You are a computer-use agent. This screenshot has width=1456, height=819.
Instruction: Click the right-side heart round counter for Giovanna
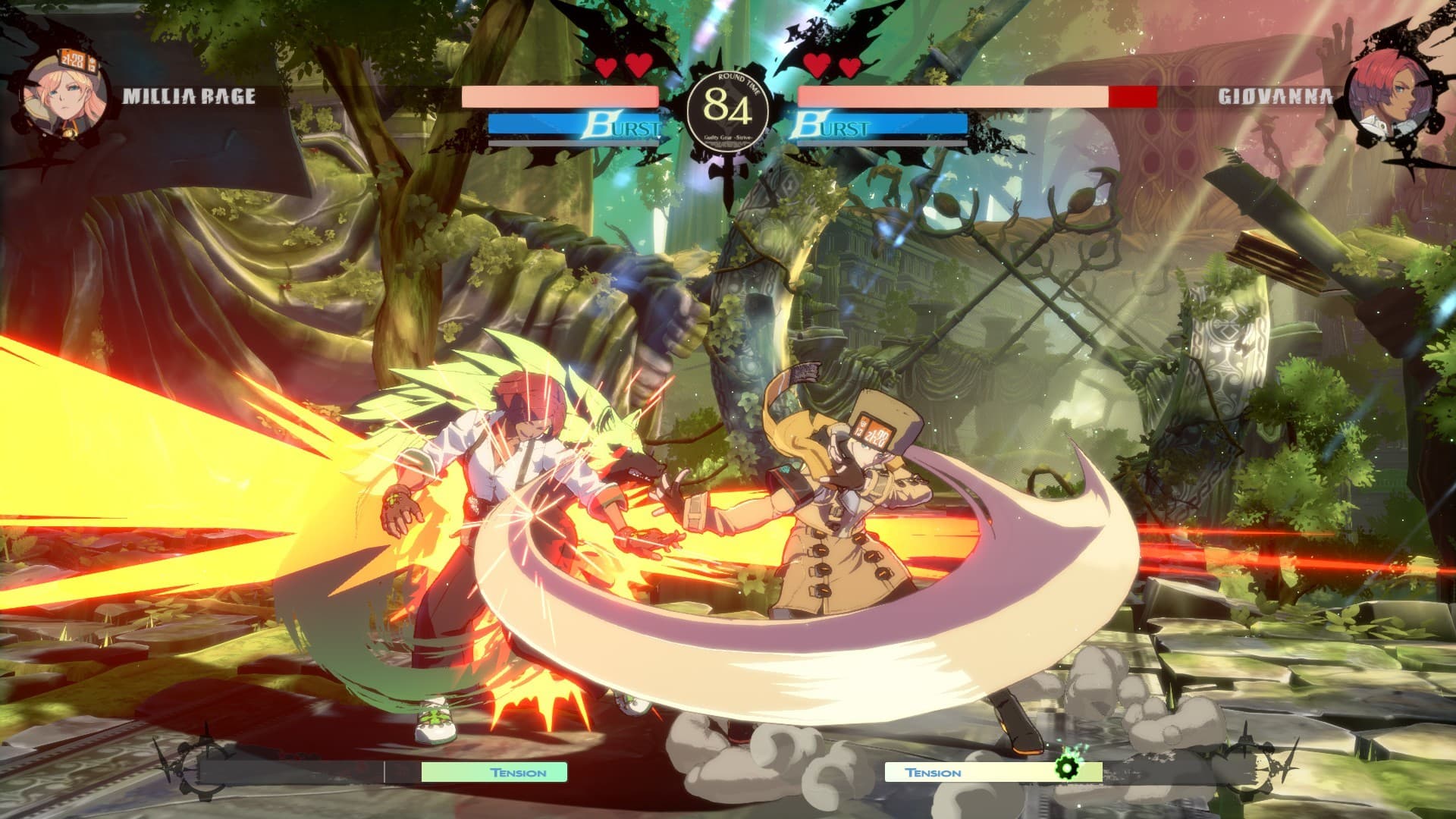[x=832, y=64]
